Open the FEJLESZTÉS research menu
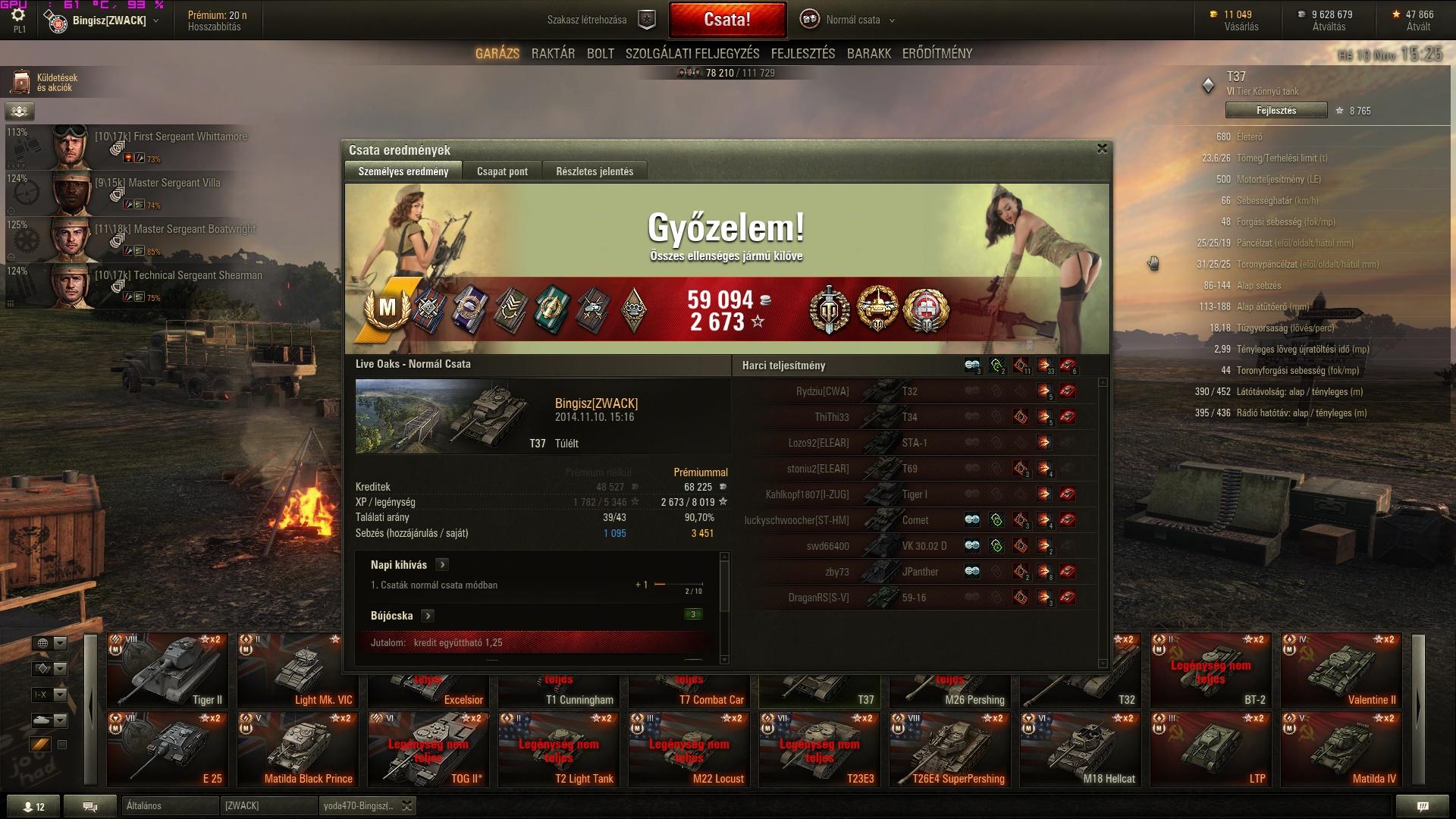 coord(802,54)
